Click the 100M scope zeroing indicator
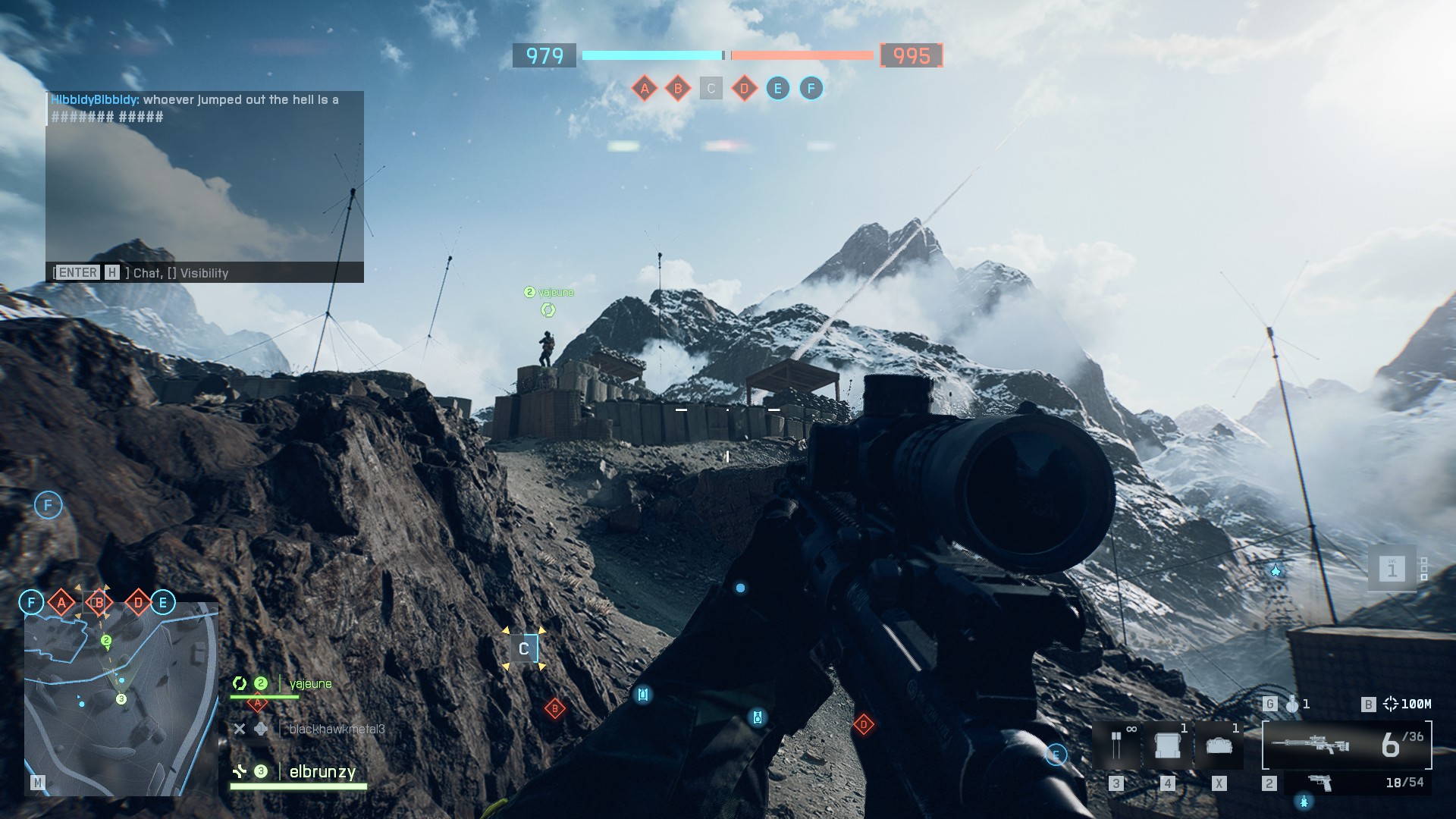This screenshot has height=819, width=1456. coord(1407,704)
